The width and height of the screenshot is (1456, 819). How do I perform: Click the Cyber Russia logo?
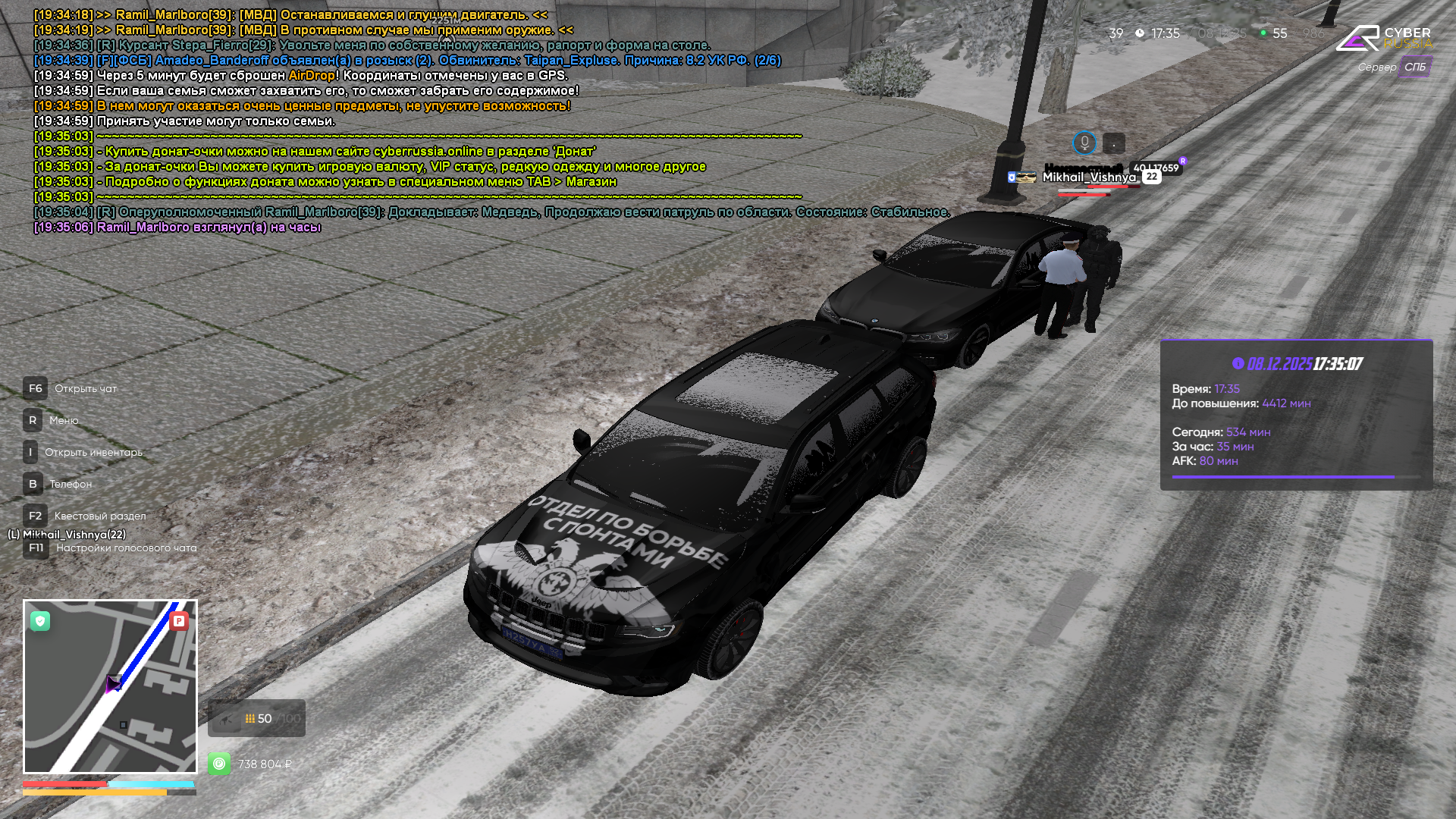pyautogui.click(x=1382, y=38)
